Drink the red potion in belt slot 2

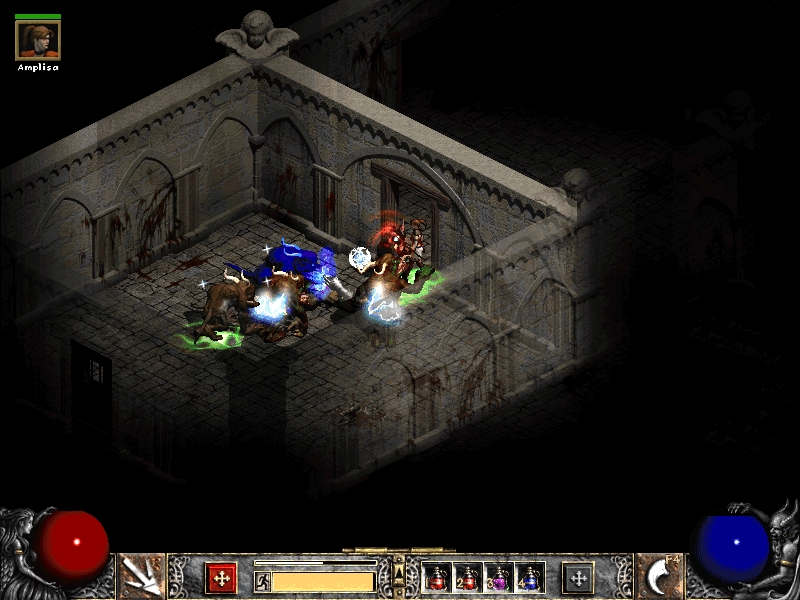468,578
